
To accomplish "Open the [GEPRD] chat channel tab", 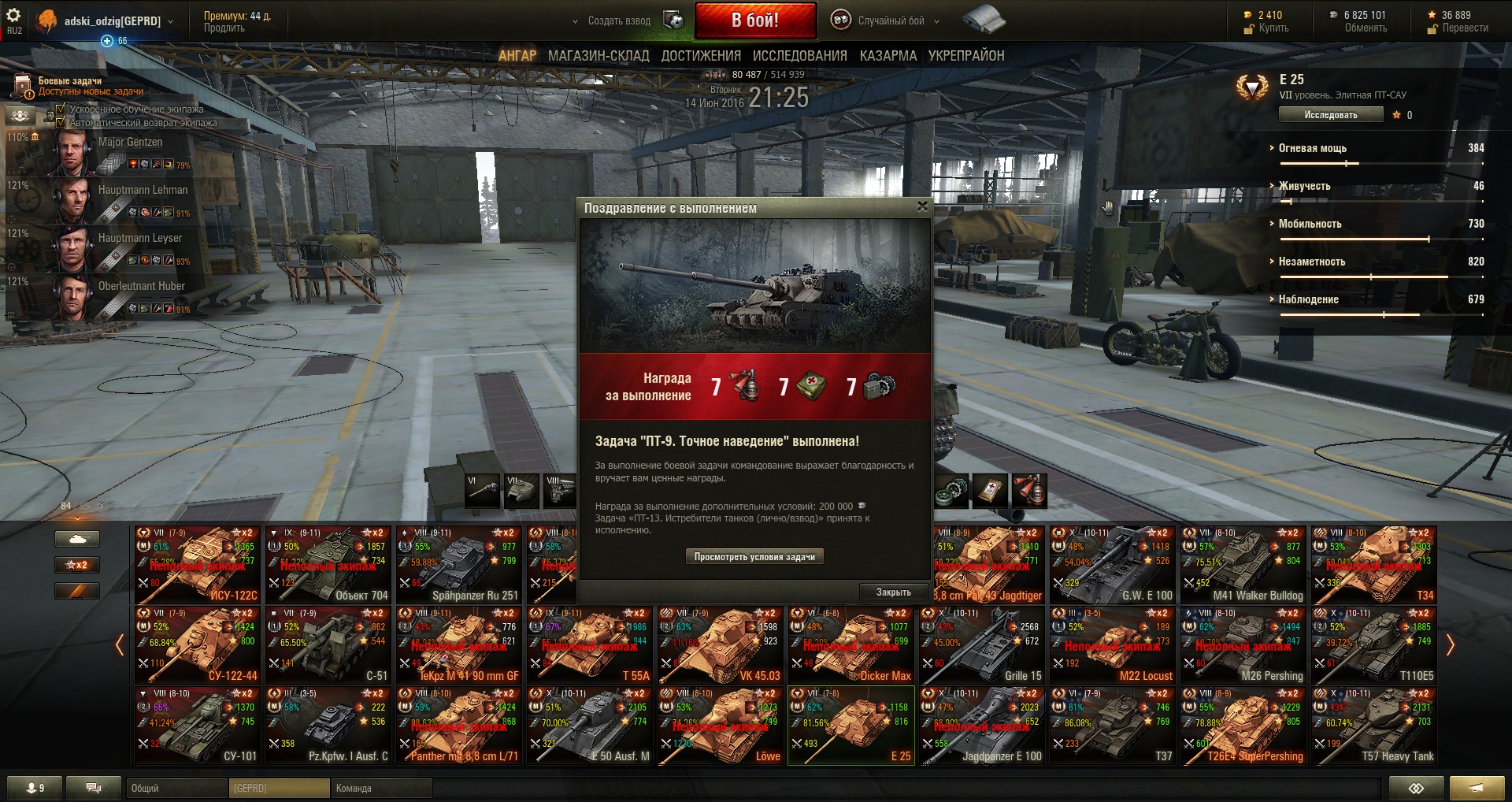I will coord(279,788).
